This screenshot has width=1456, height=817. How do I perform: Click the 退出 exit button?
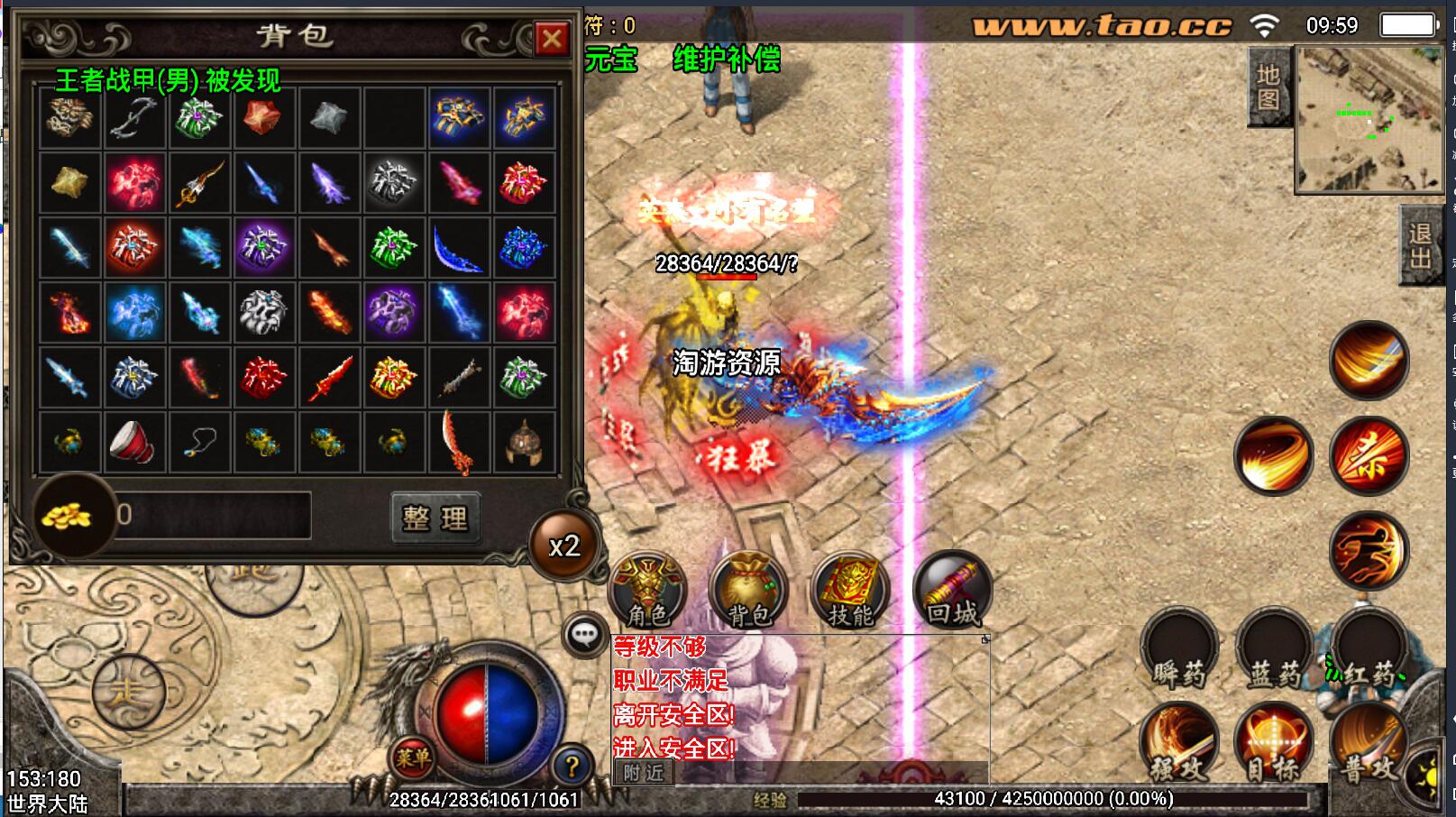(x=1420, y=245)
